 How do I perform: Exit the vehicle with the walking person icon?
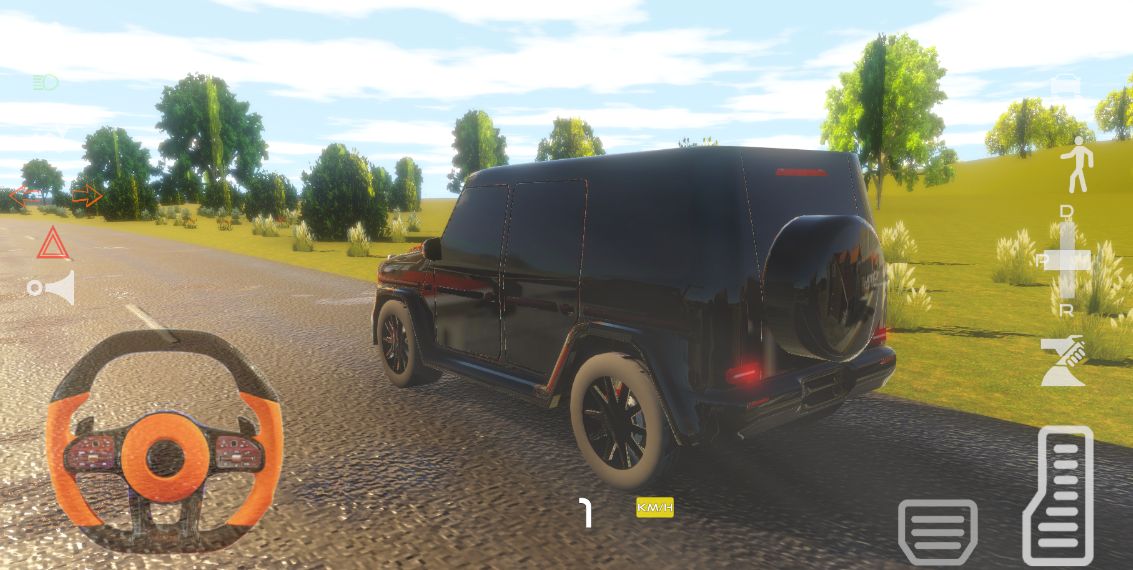(1077, 166)
